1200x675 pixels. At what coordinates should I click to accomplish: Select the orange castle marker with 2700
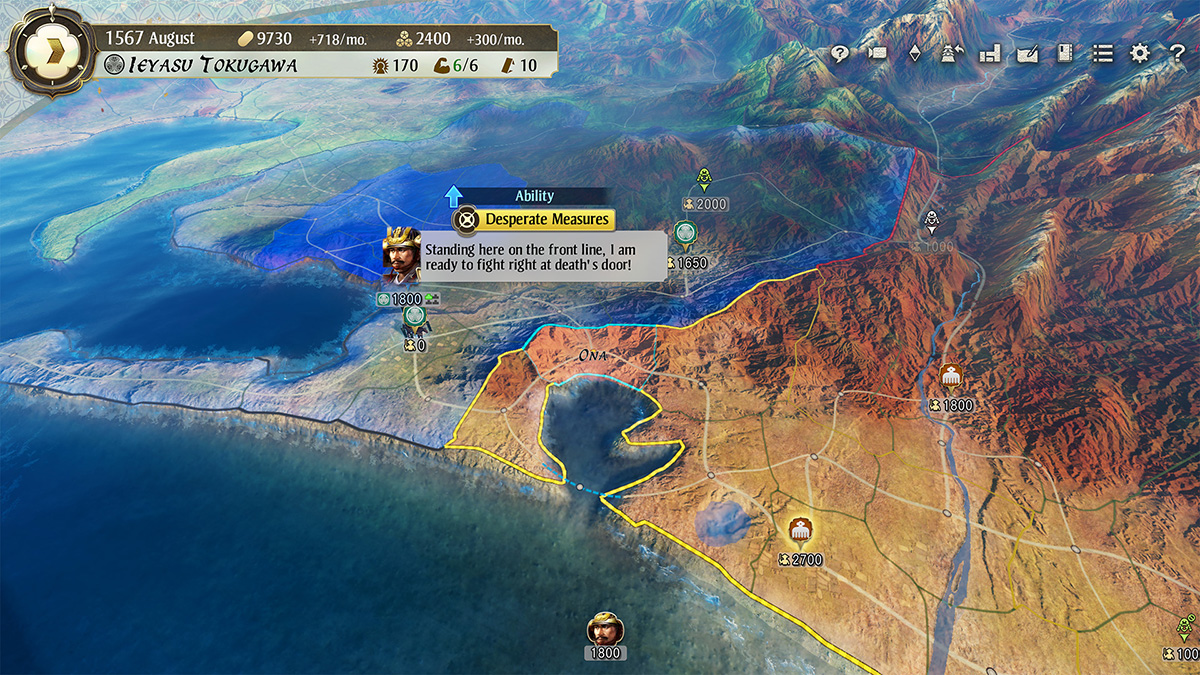click(x=799, y=531)
